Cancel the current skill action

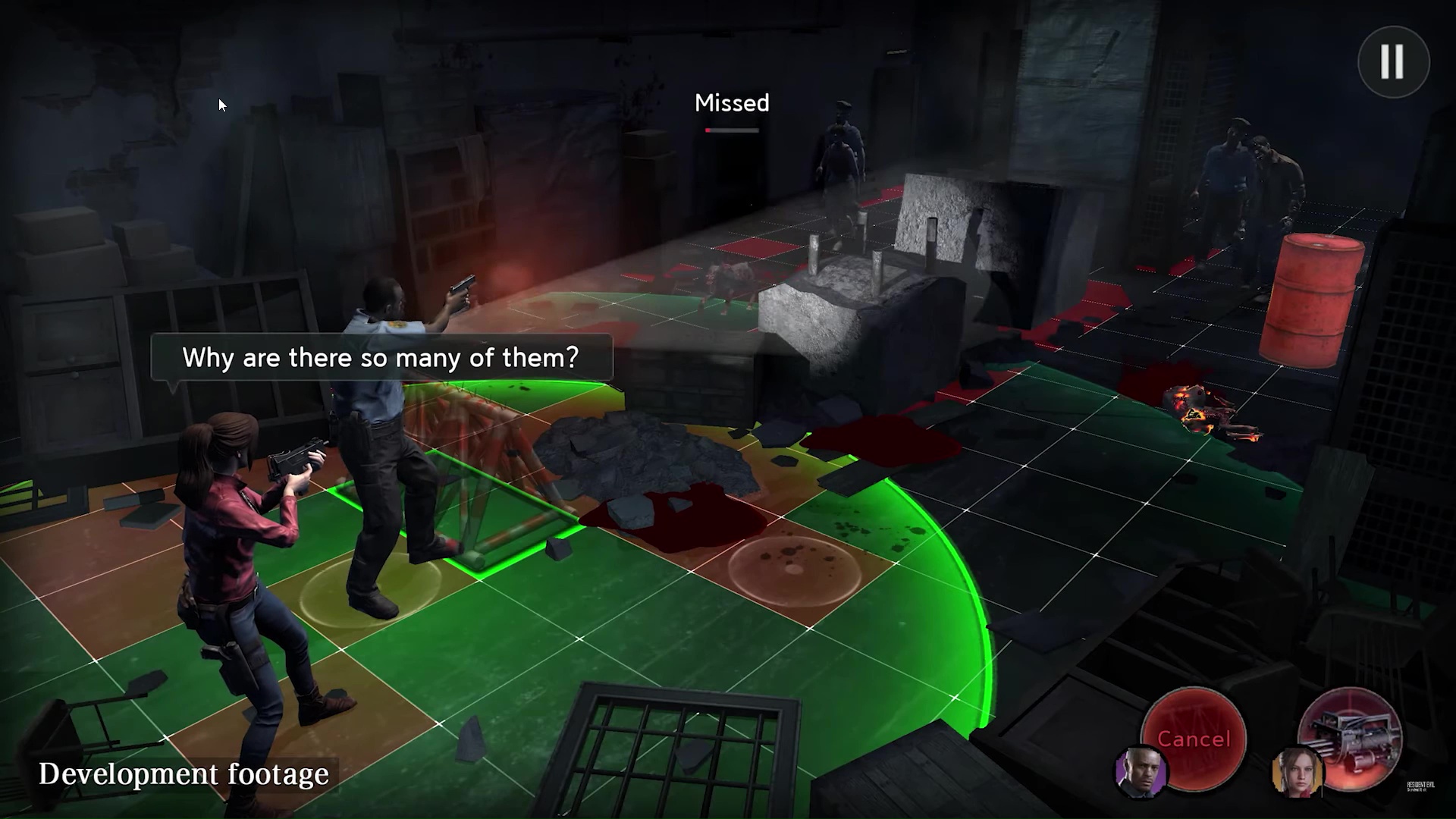point(1194,738)
